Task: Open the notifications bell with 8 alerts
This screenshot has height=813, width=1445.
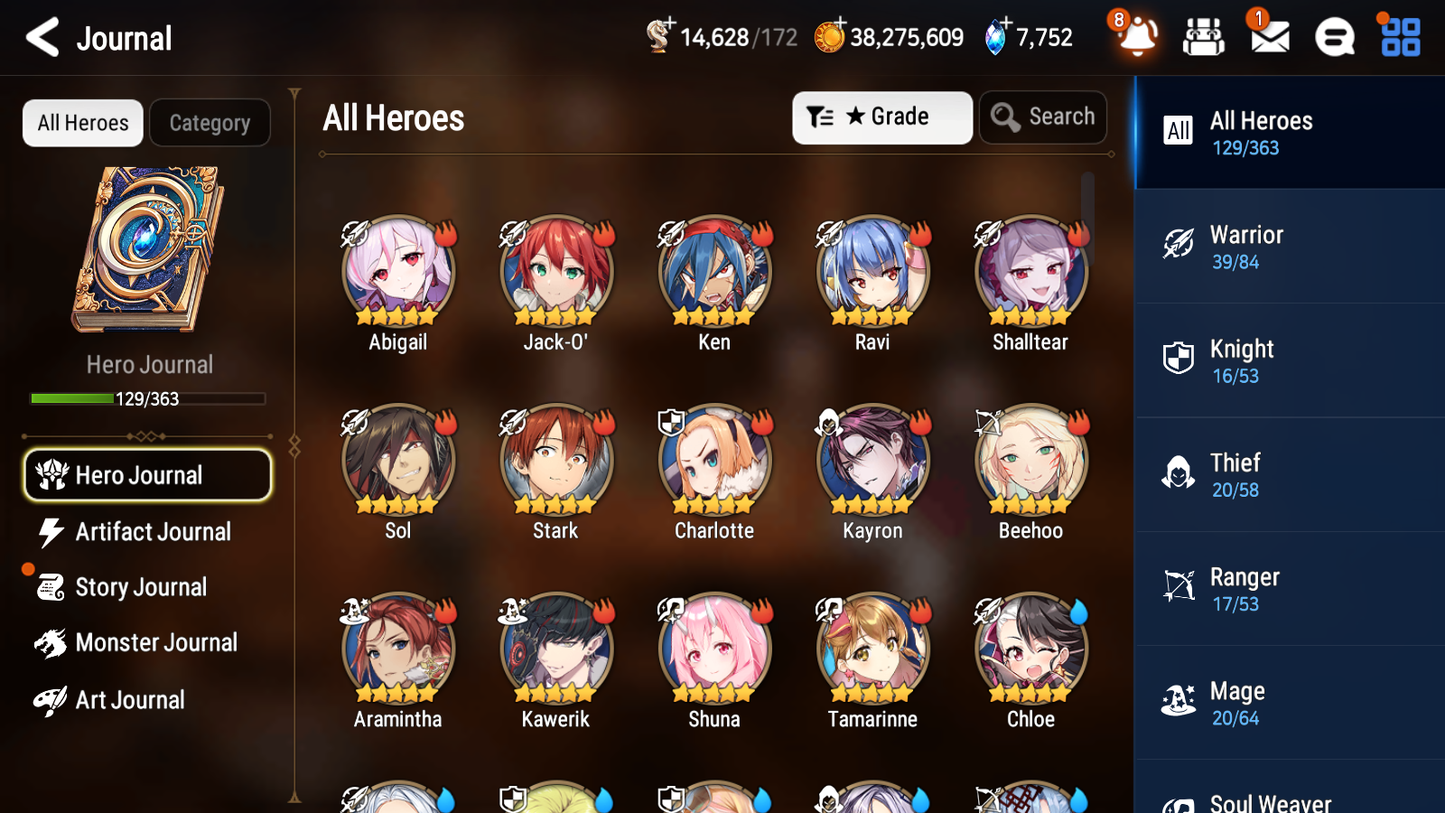Action: 1135,37
